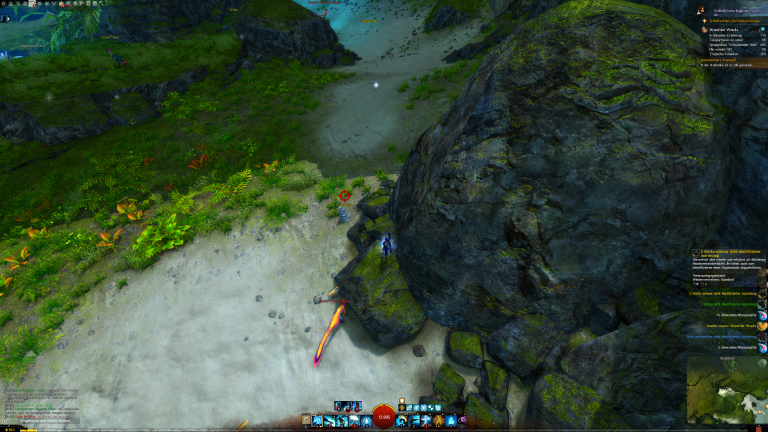The image size is (768, 432).
Task: Activate the healing skill right of health orb
Action: pos(402,422)
